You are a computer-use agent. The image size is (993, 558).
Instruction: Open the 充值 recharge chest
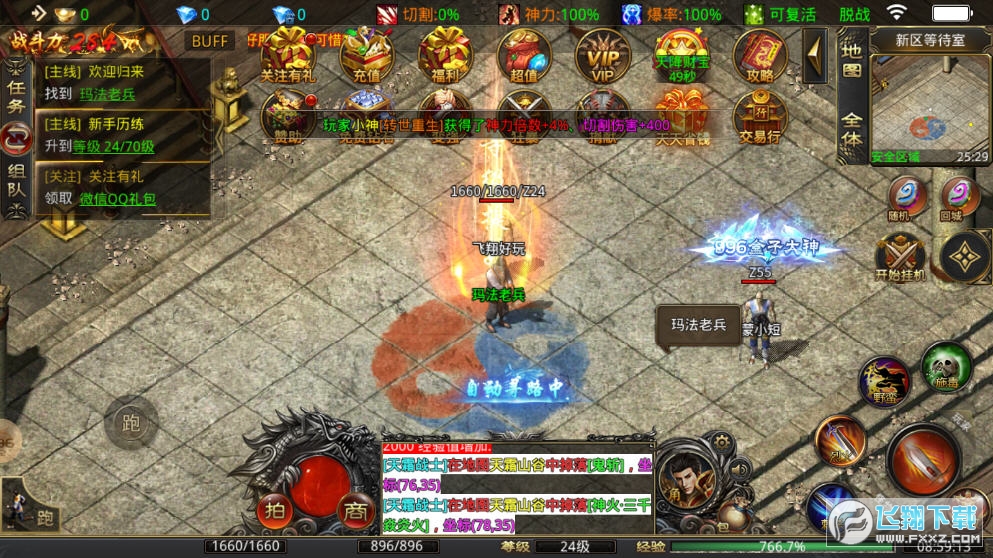366,53
